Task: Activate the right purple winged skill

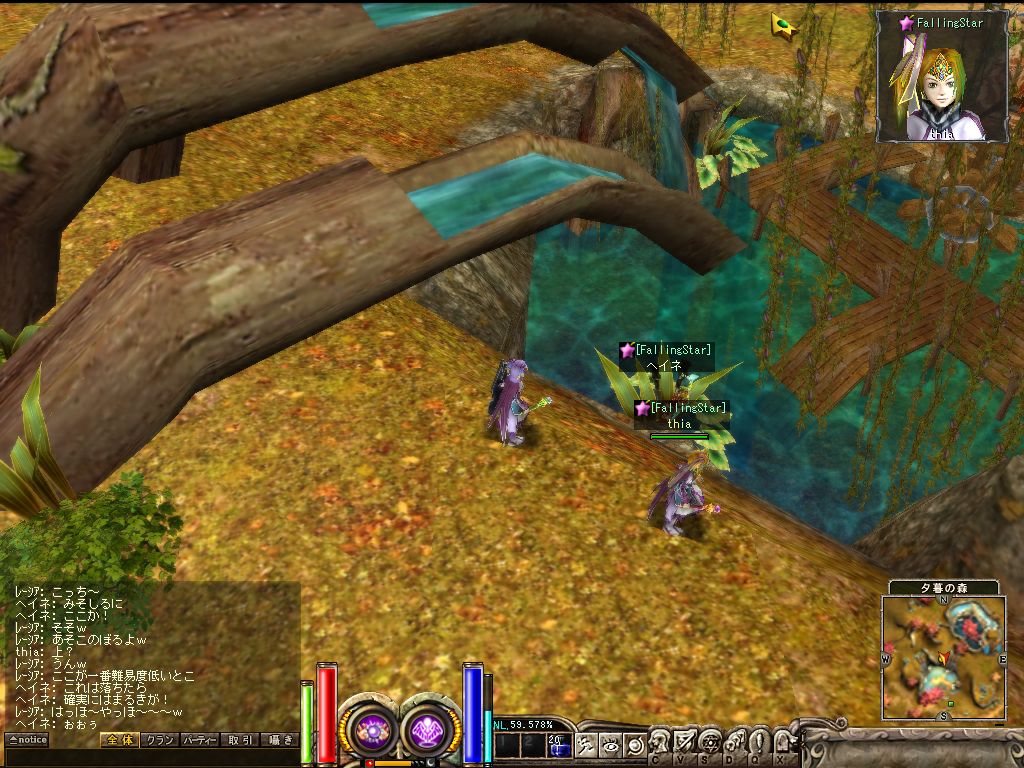Action: (x=432, y=730)
